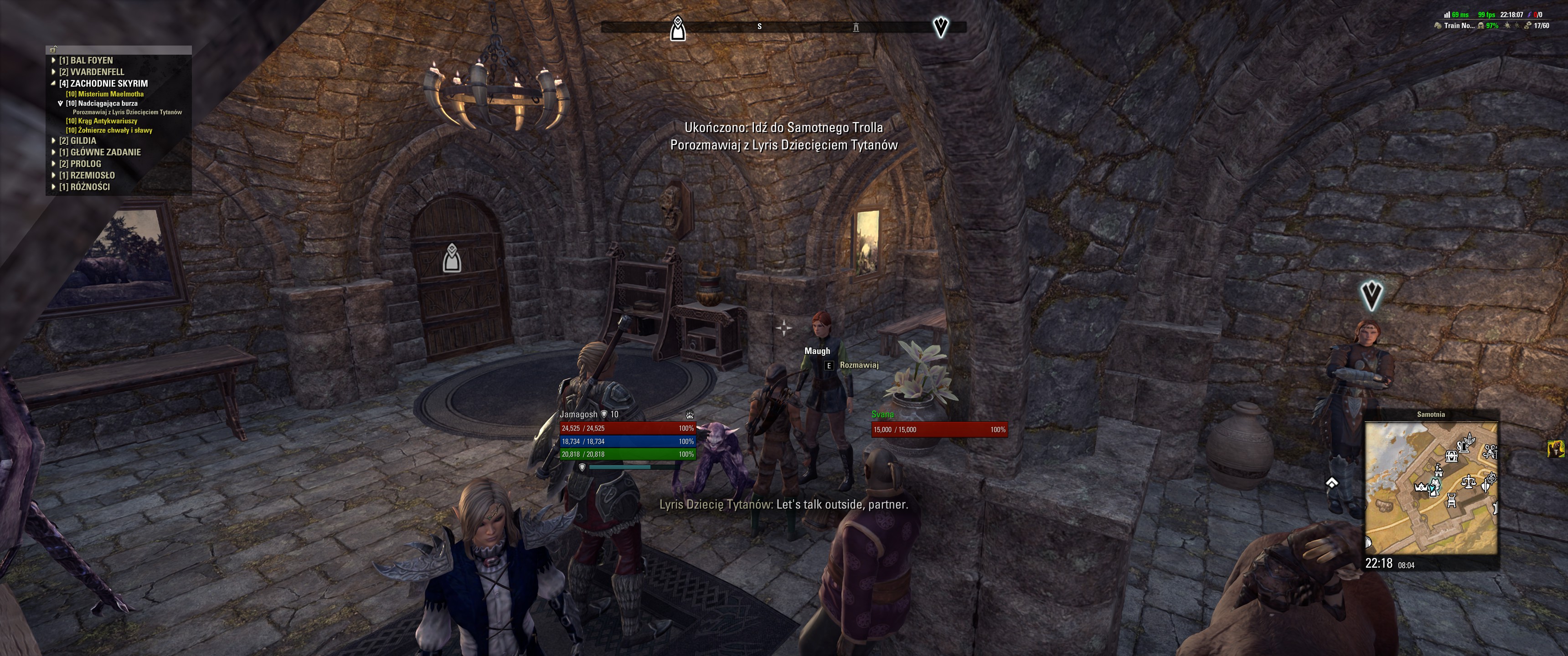The width and height of the screenshot is (1568, 656).
Task: Expand the Vvardenfell quest category
Action: click(x=91, y=72)
